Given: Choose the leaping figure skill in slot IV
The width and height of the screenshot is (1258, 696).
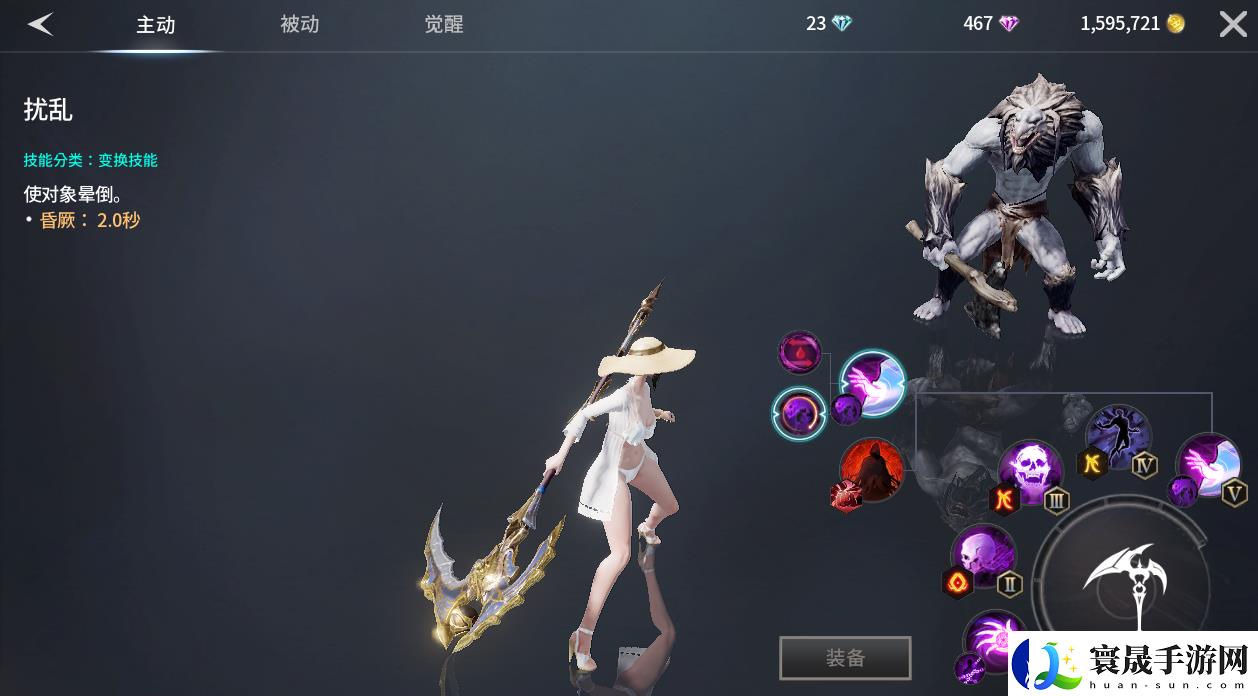Looking at the screenshot, I should click(1118, 436).
